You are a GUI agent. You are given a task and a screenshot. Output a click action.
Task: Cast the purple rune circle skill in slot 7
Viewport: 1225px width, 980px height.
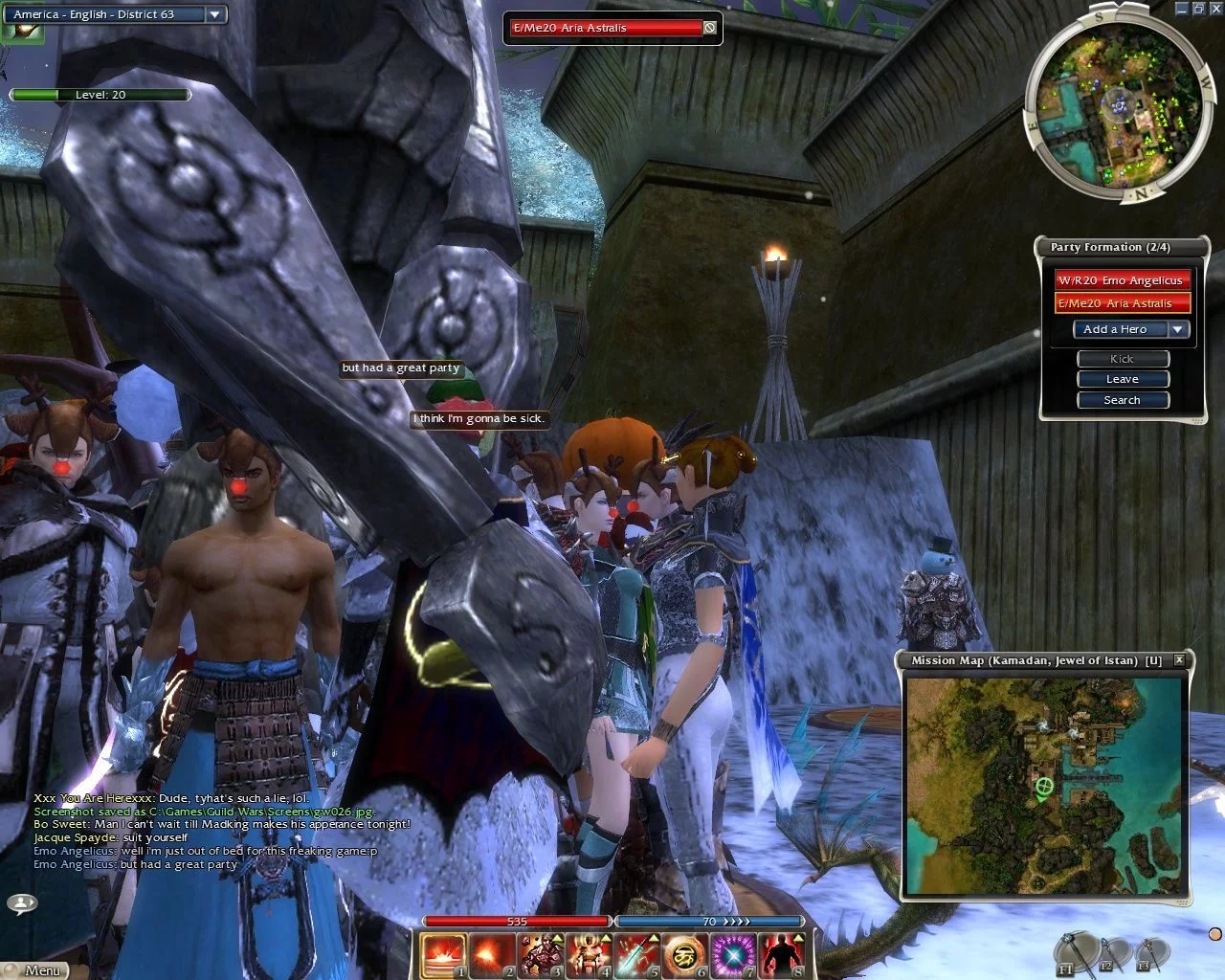tap(733, 955)
